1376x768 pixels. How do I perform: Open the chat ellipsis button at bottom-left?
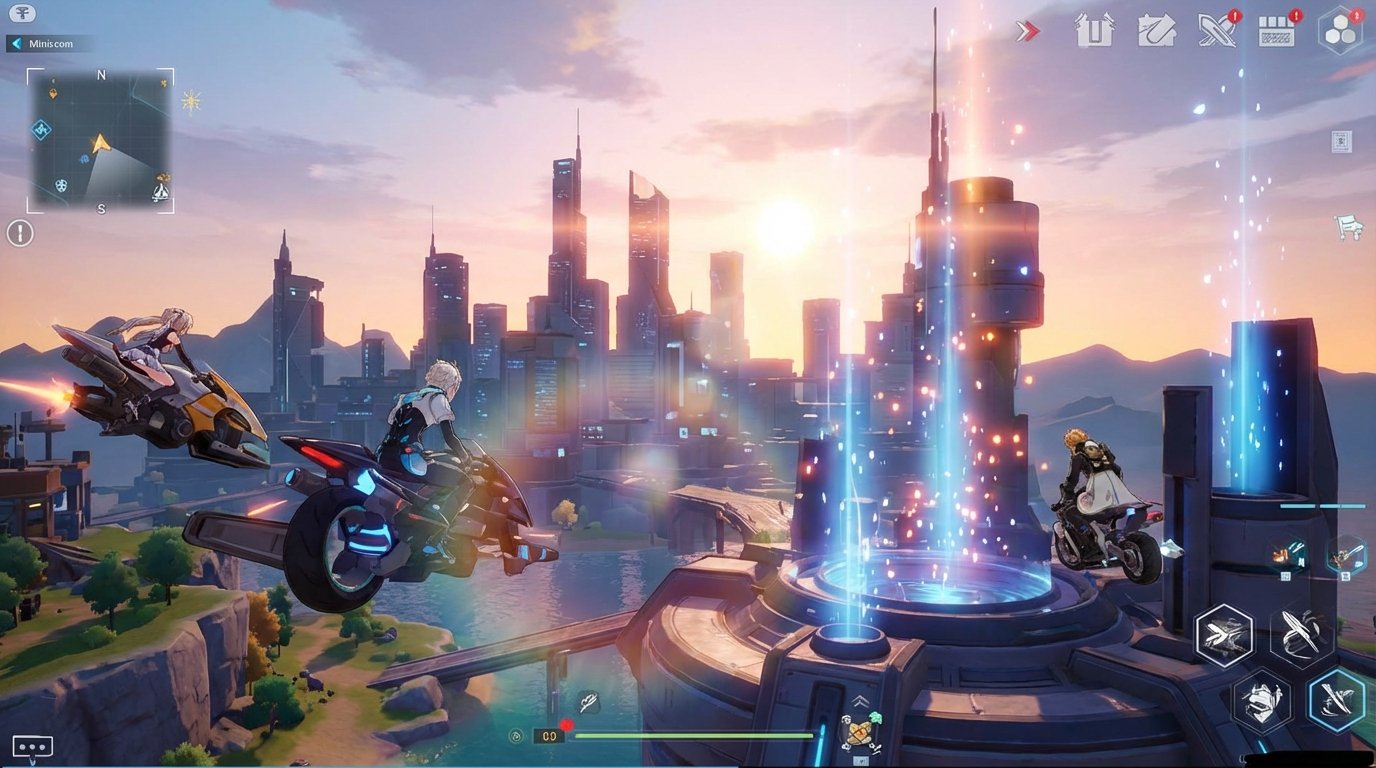(x=31, y=745)
